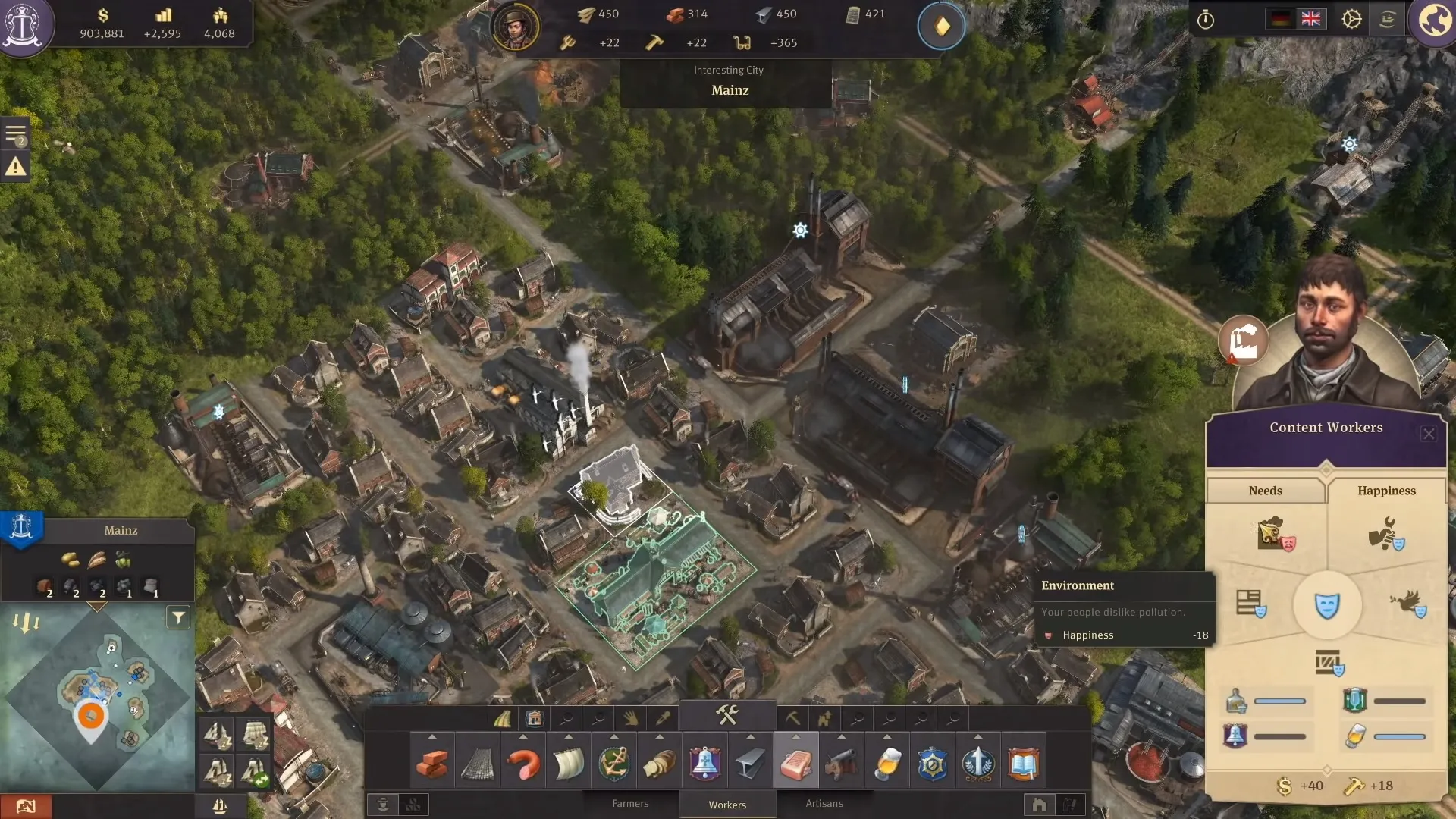Pick the bread production icon
This screenshot has width=1456, height=819.
(660, 764)
